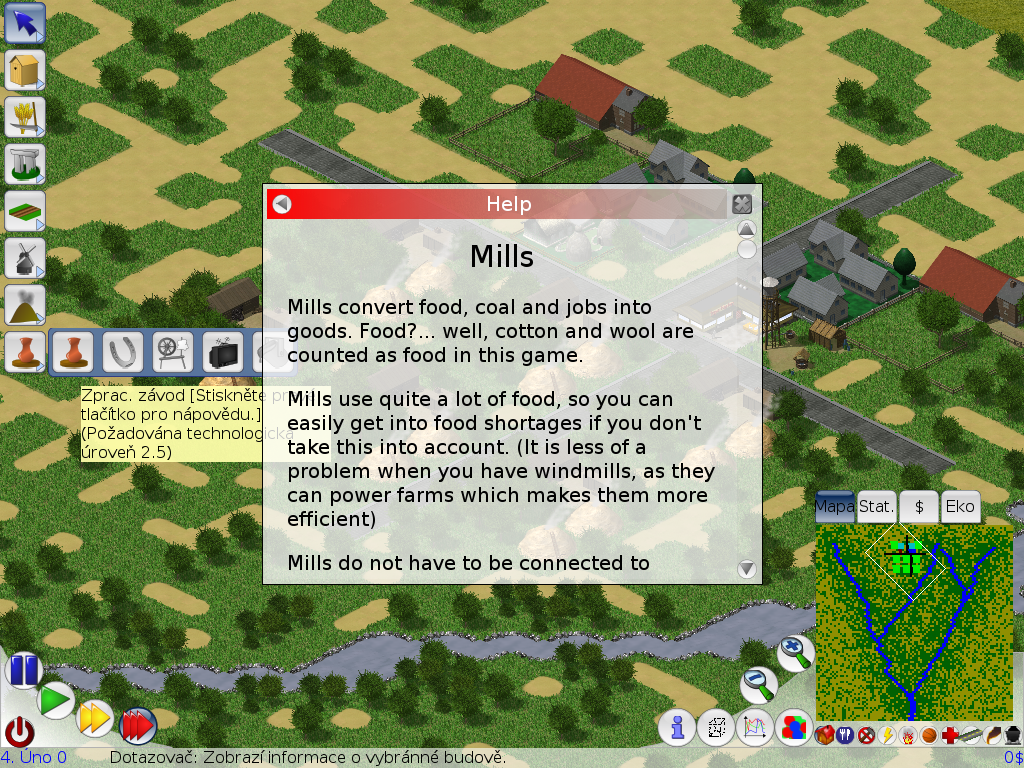This screenshot has width=1024, height=768.
Task: Open the windmill power build menu
Action: tap(25, 258)
